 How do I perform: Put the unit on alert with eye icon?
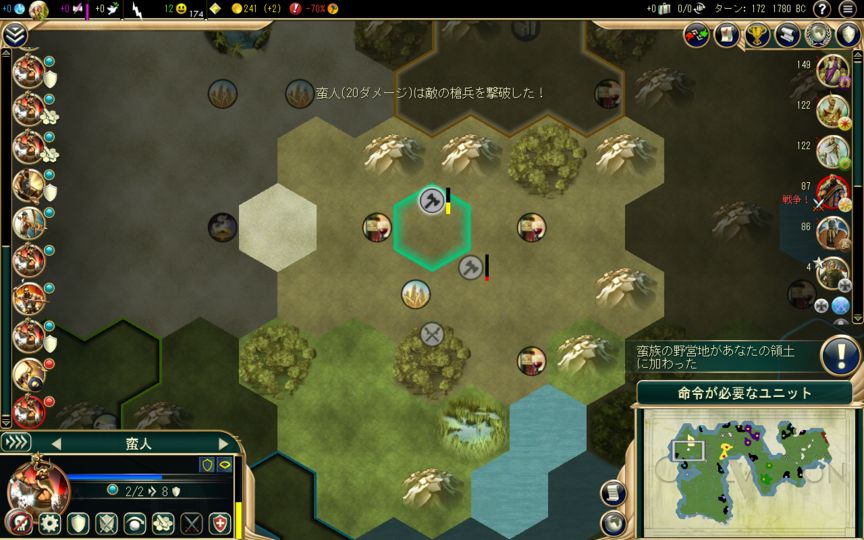[x=134, y=523]
